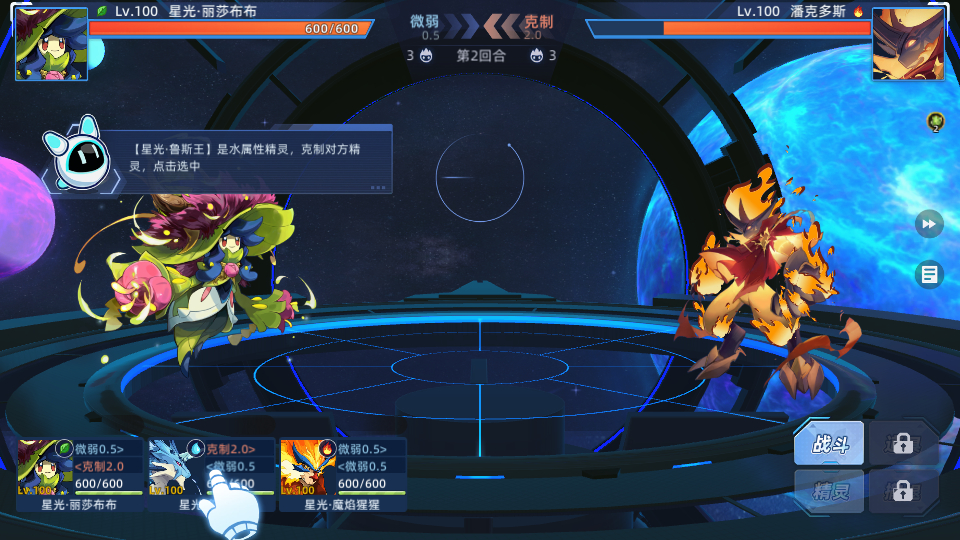960x540 pixels.
Task: Open the battle log list icon
Action: (929, 273)
